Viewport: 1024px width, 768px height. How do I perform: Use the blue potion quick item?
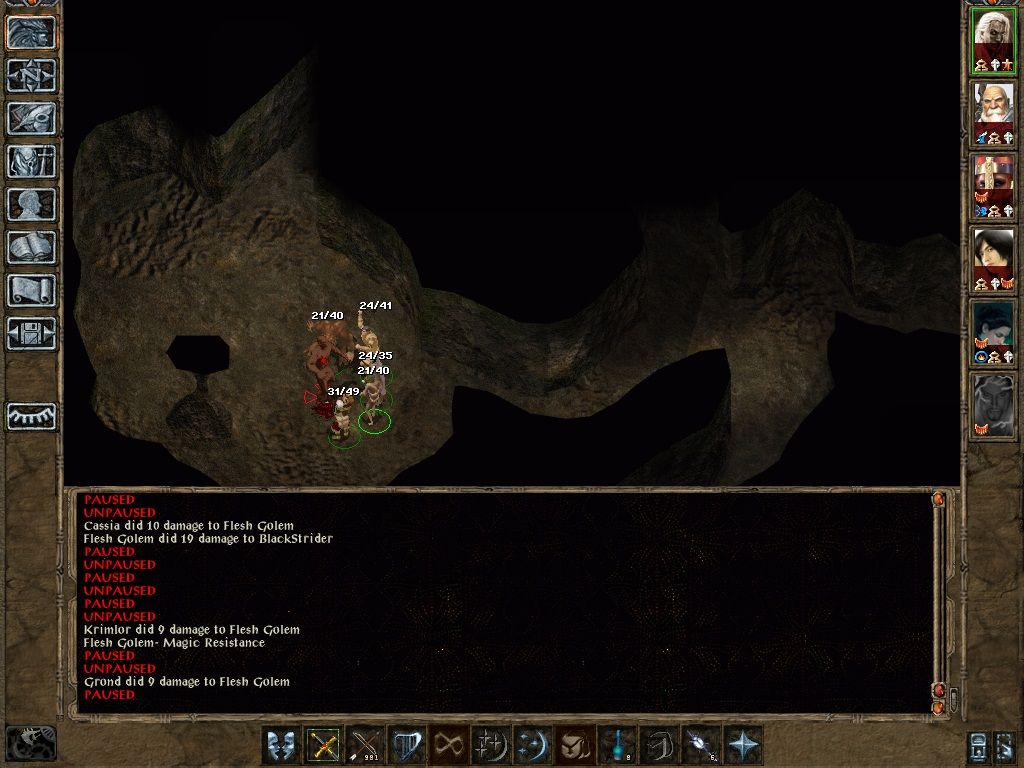pyautogui.click(x=617, y=746)
